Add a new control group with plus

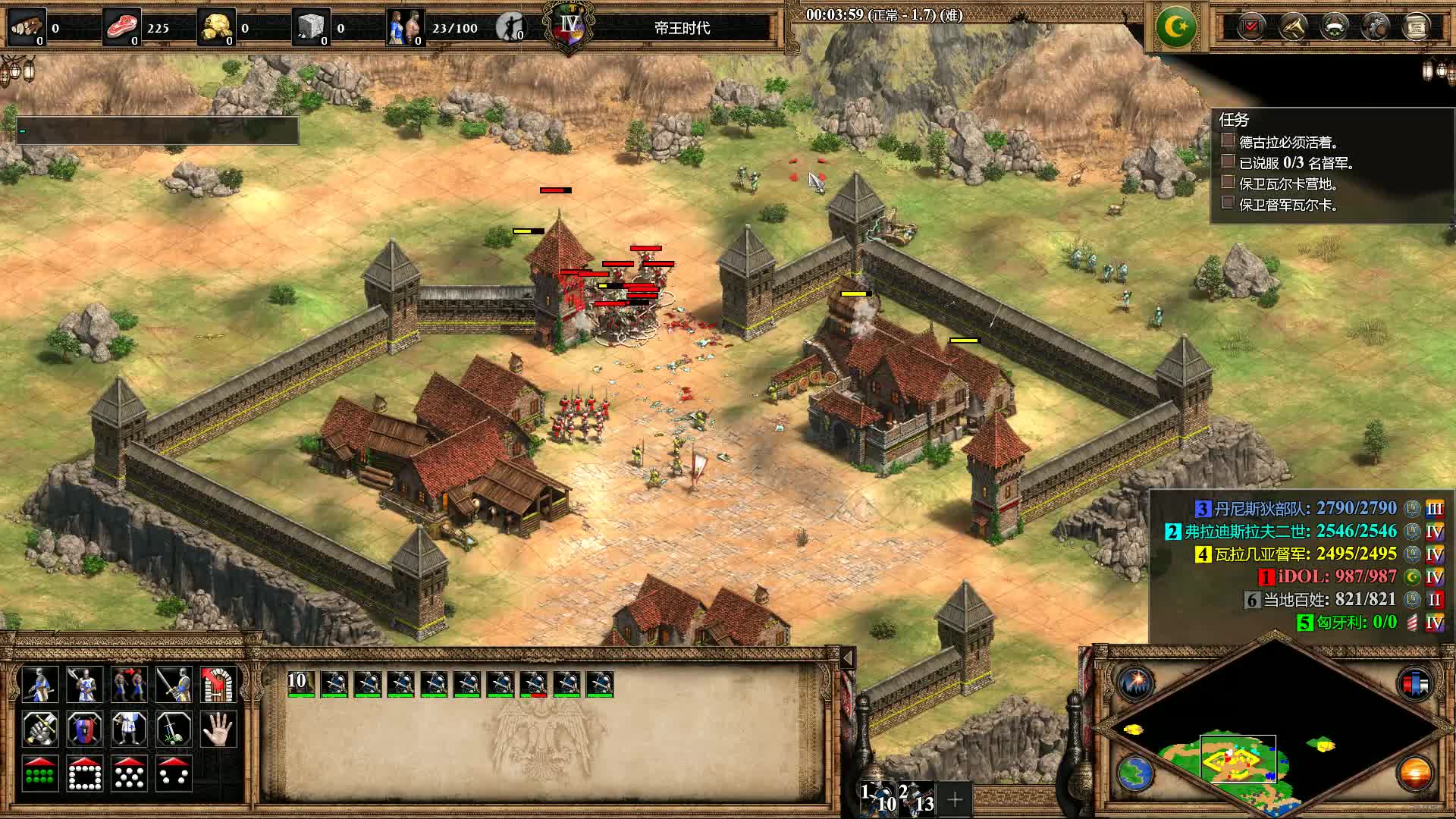pos(955,799)
